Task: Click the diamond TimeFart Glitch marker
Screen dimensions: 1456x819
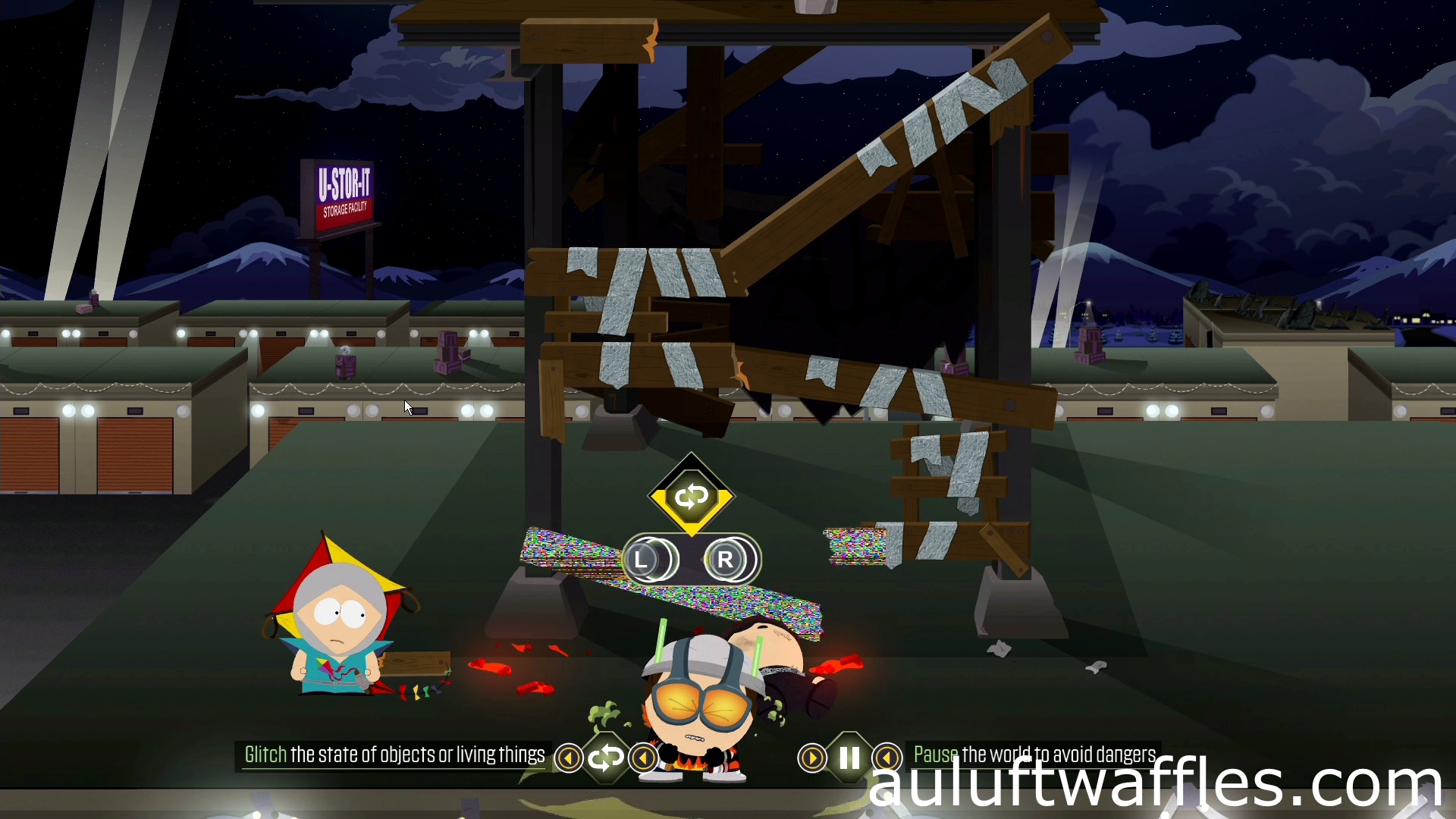Action: coord(692,497)
